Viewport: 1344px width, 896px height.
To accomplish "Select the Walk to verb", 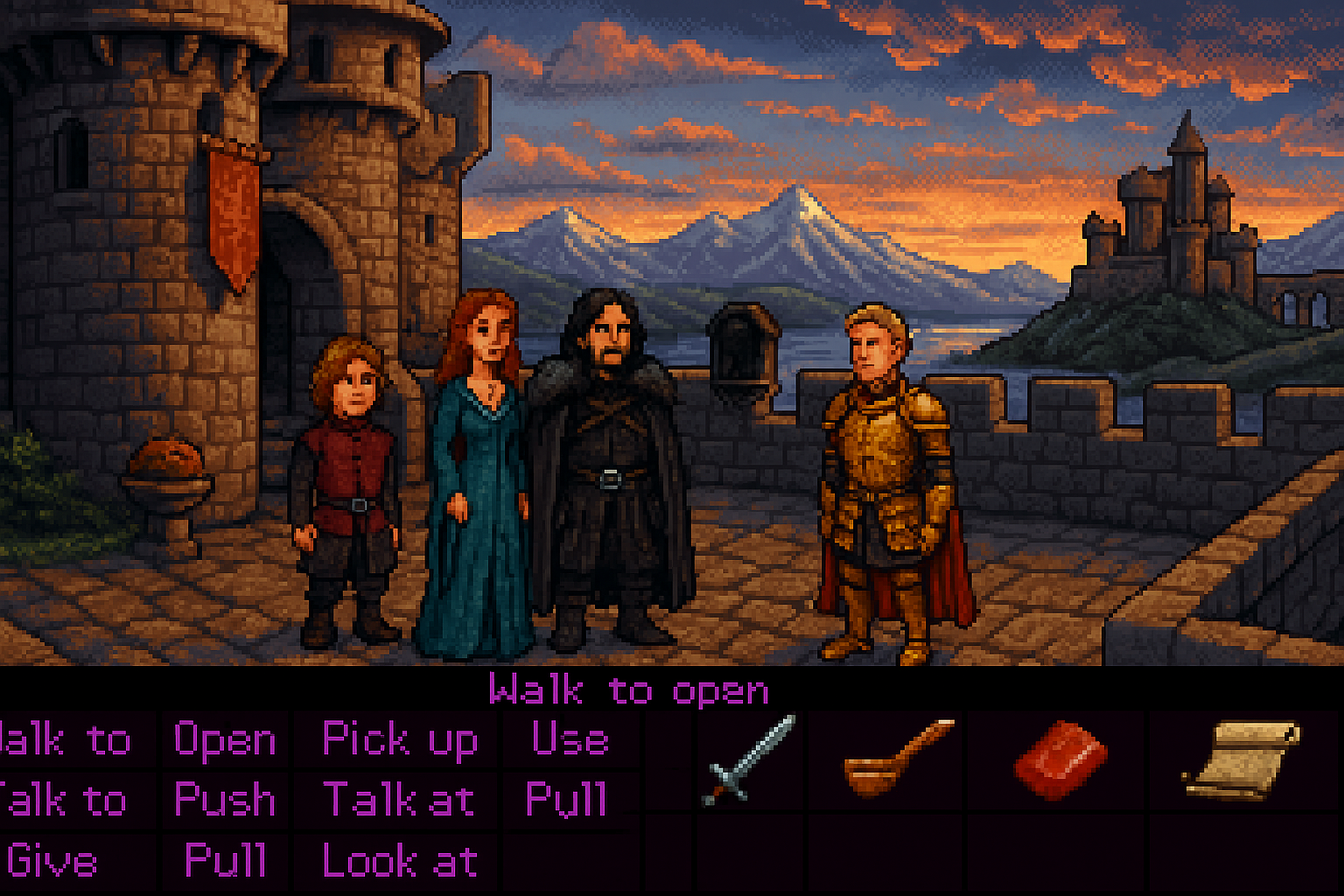I will click(x=66, y=741).
